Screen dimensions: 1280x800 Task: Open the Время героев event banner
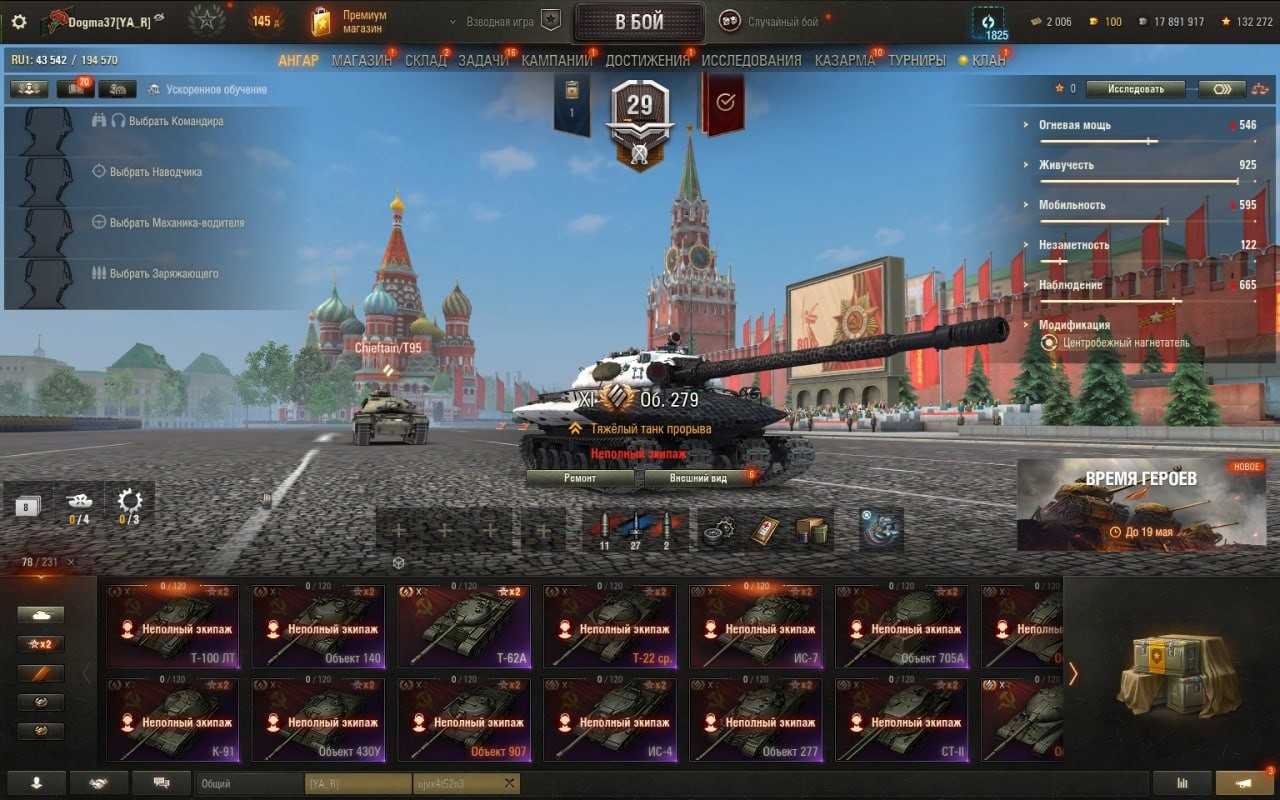[x=1141, y=504]
